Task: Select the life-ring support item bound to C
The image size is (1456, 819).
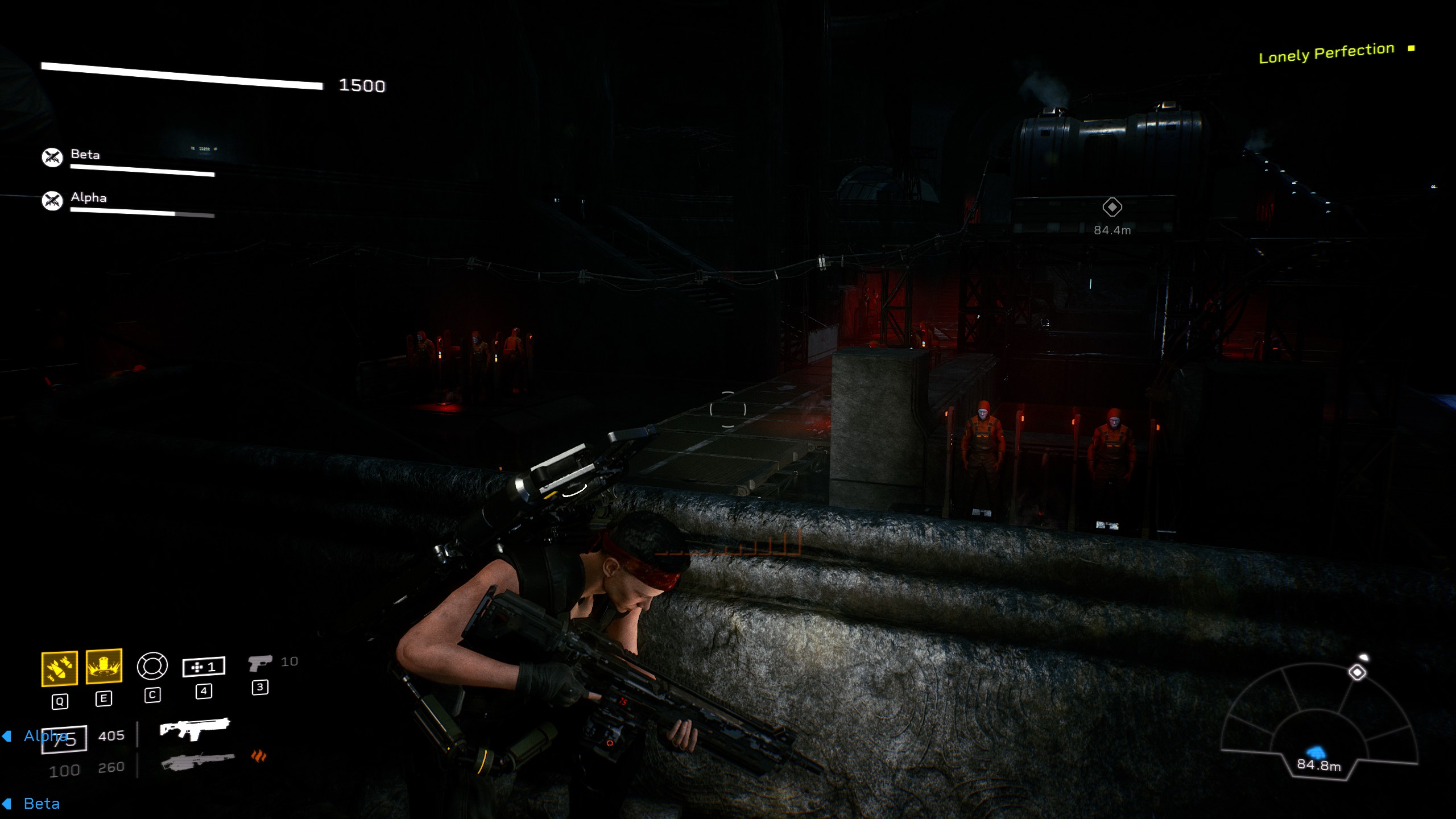Action: tap(152, 666)
